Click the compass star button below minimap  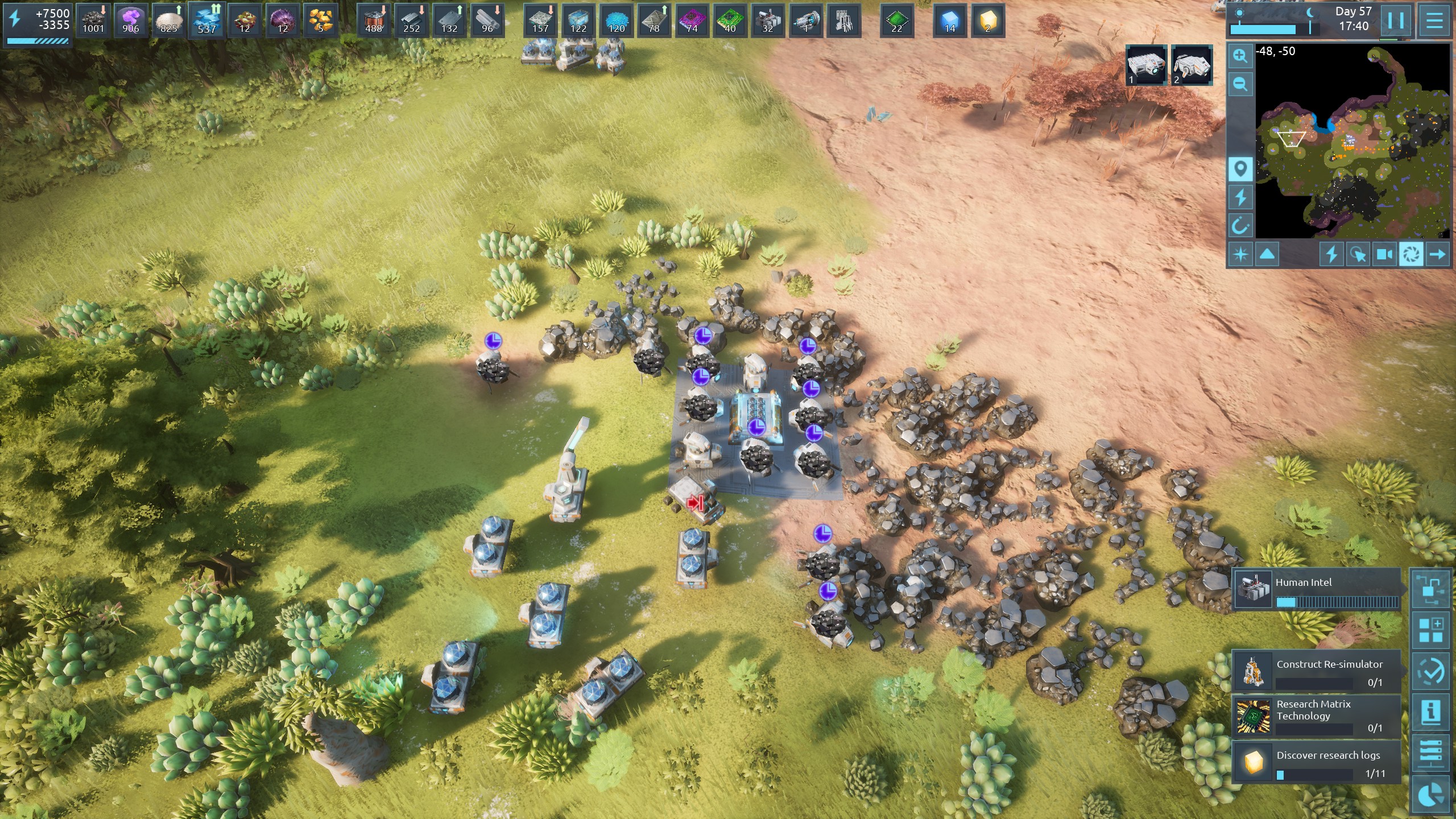(x=1240, y=254)
